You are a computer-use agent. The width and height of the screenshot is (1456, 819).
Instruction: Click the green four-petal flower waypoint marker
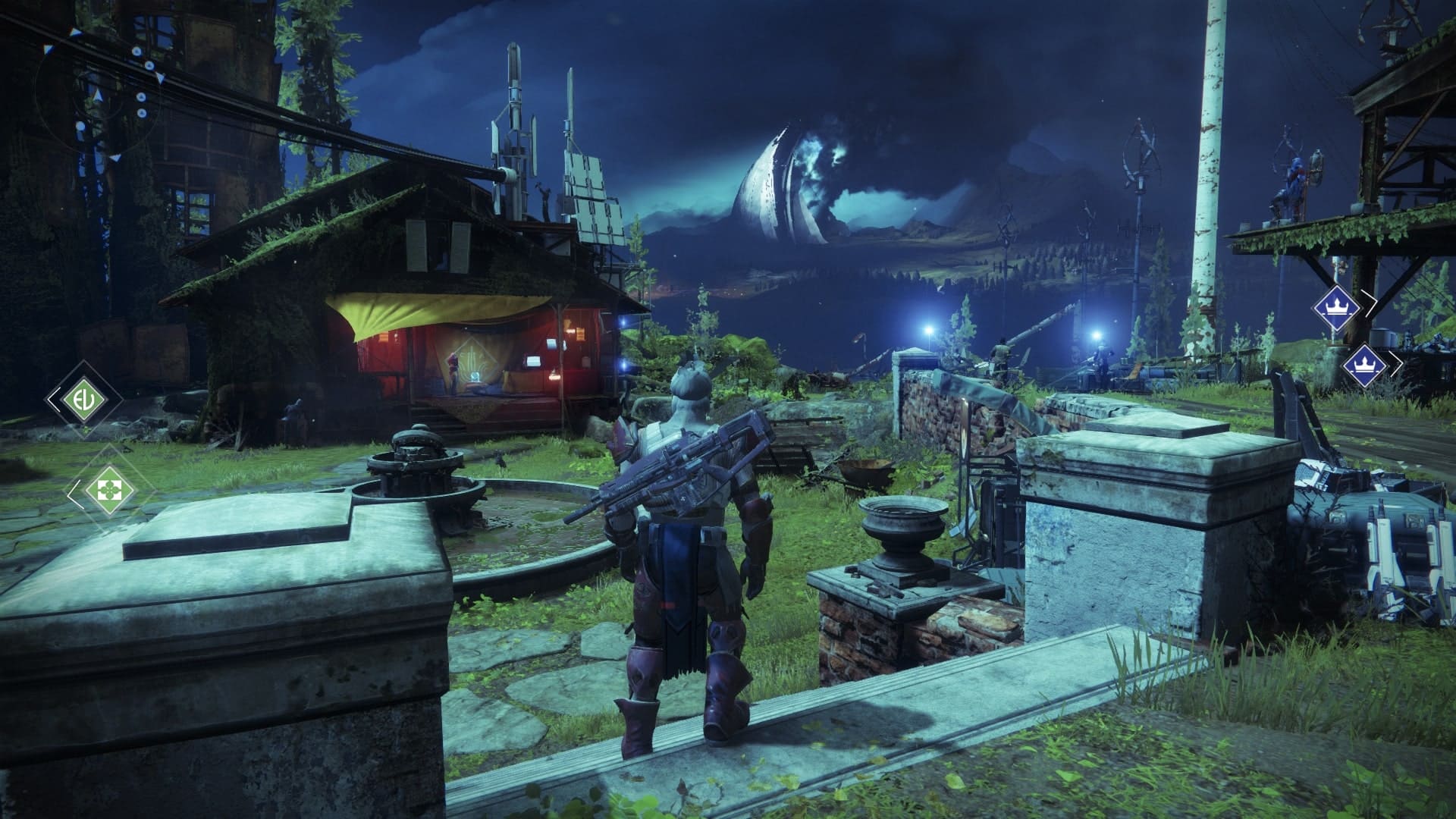click(104, 490)
